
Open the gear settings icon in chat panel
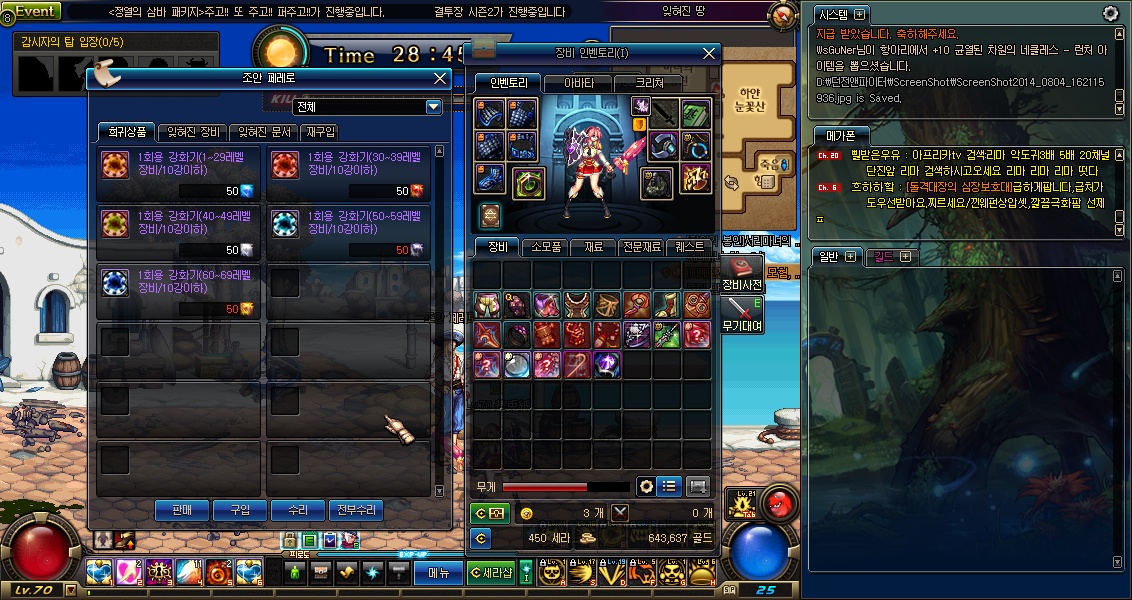click(x=1110, y=13)
